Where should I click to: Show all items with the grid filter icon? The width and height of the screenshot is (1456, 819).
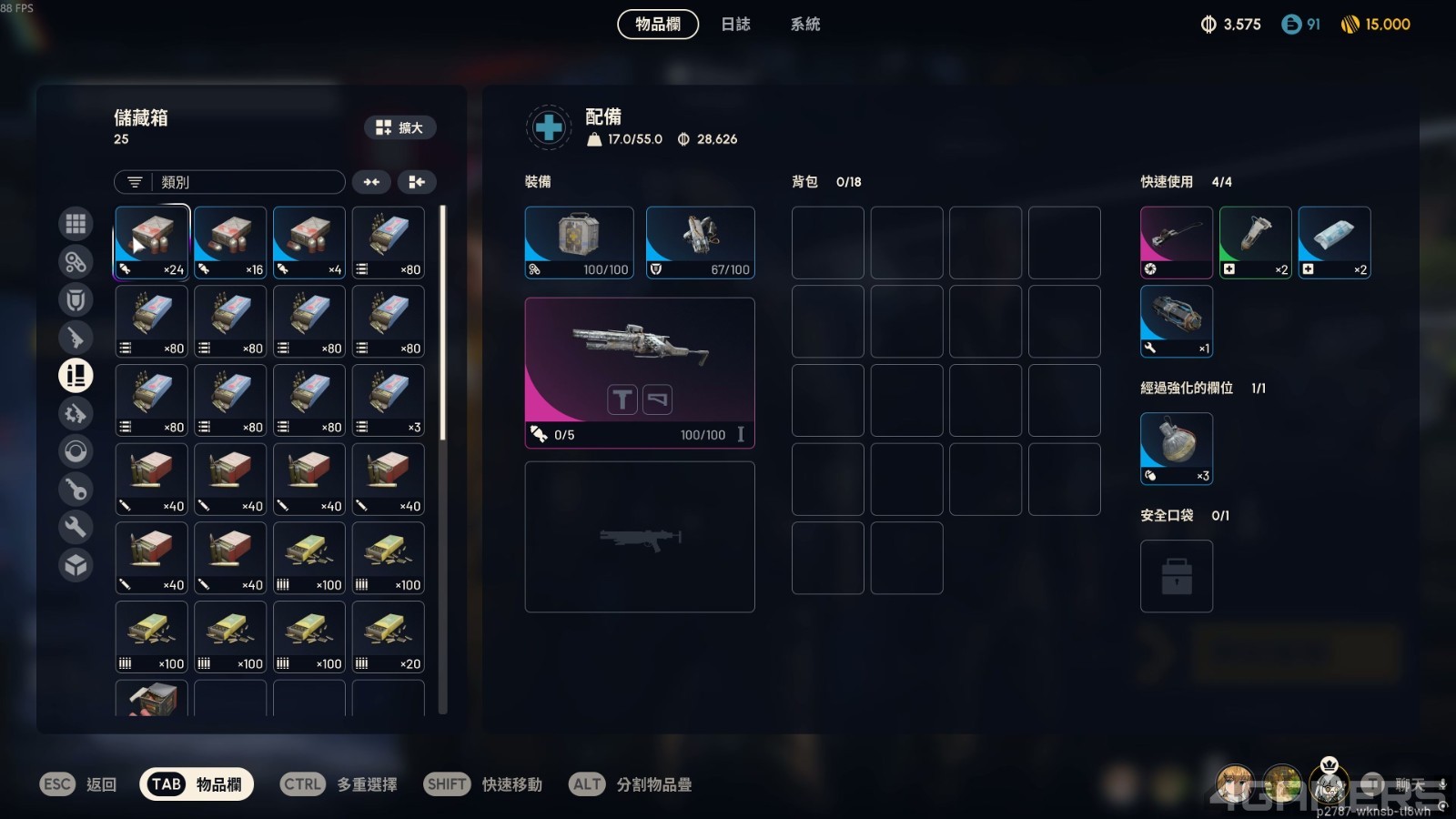point(76,223)
